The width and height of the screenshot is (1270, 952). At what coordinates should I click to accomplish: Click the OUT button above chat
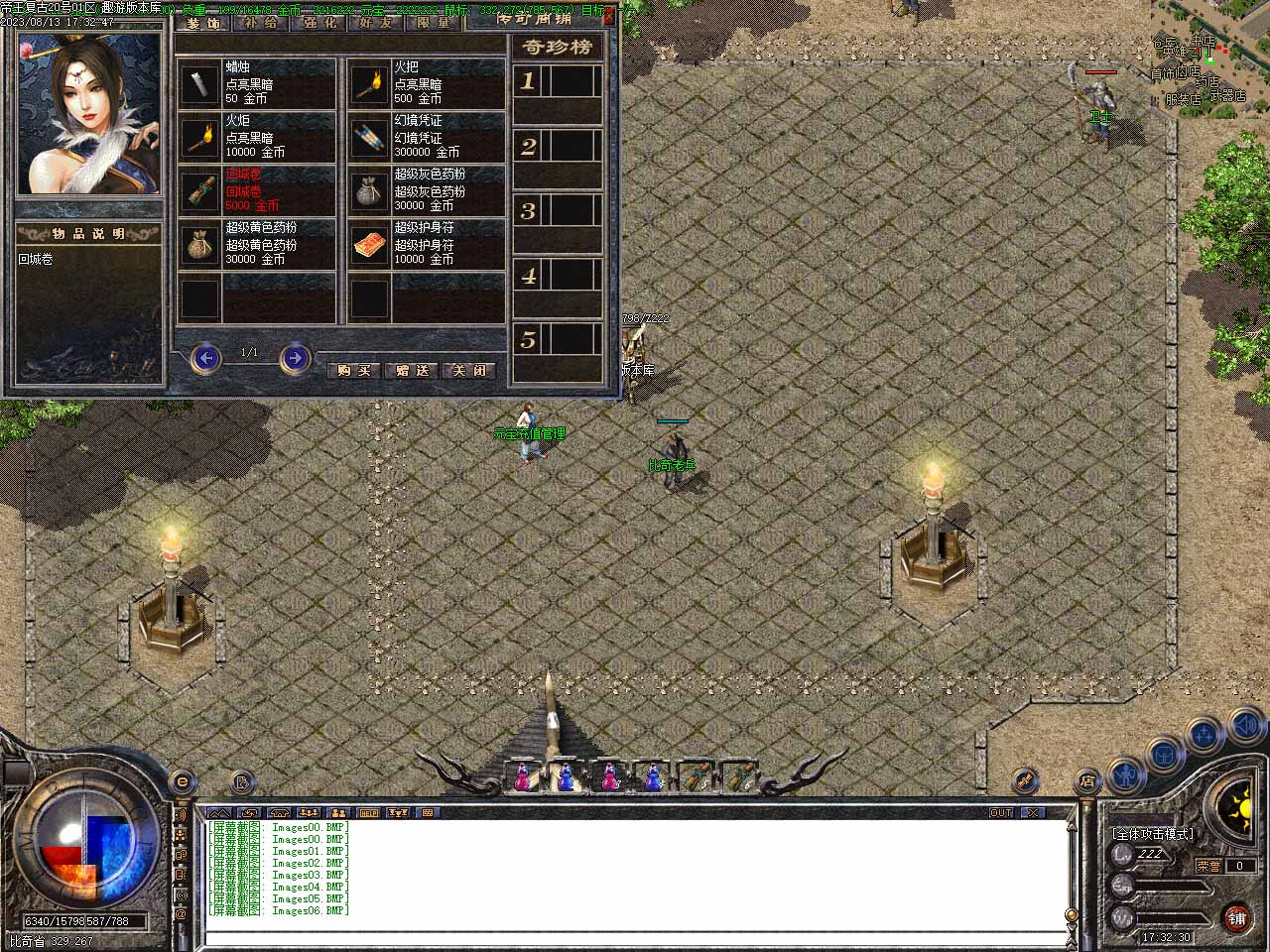click(x=1001, y=812)
